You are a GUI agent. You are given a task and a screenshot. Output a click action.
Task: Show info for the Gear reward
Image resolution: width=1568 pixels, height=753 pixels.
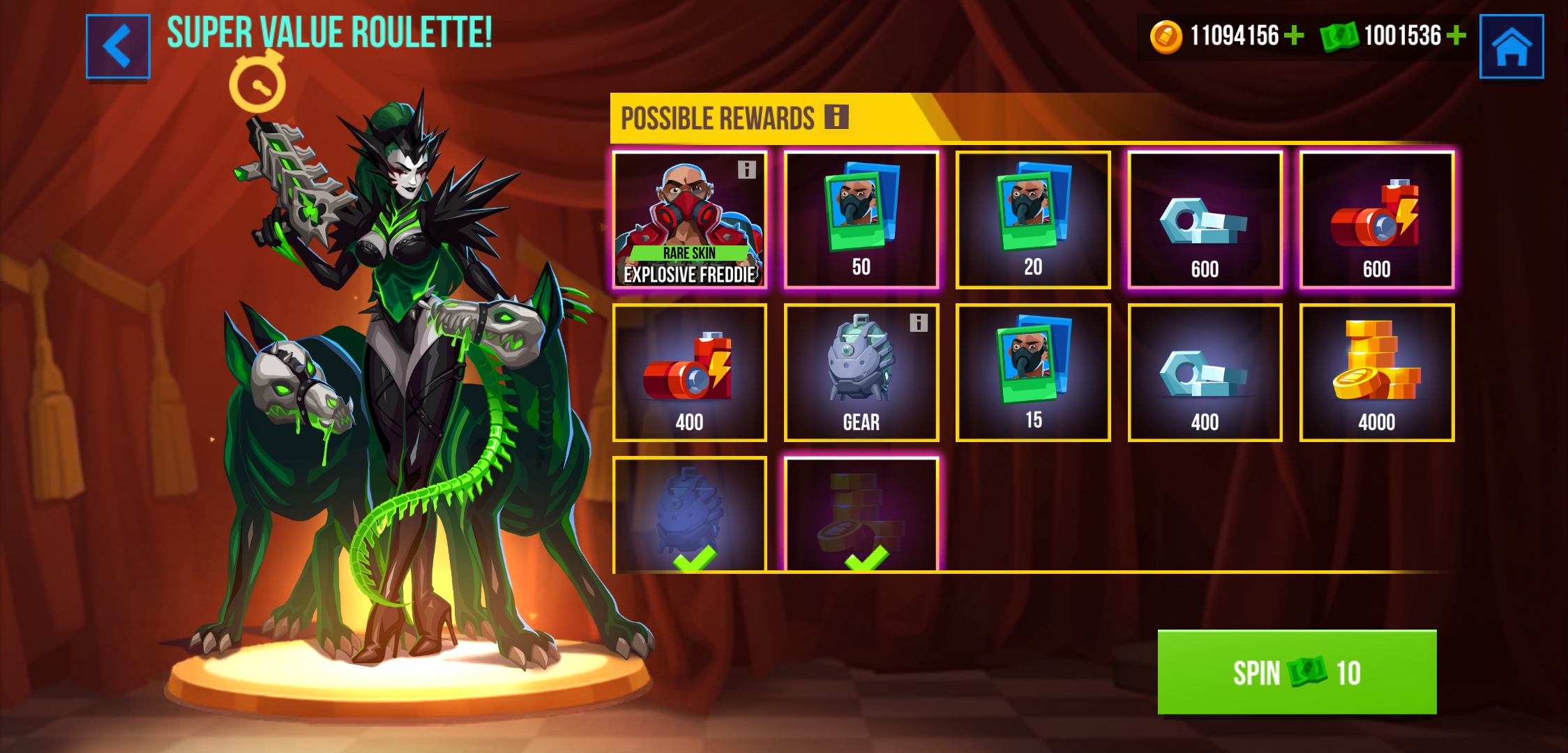(919, 322)
